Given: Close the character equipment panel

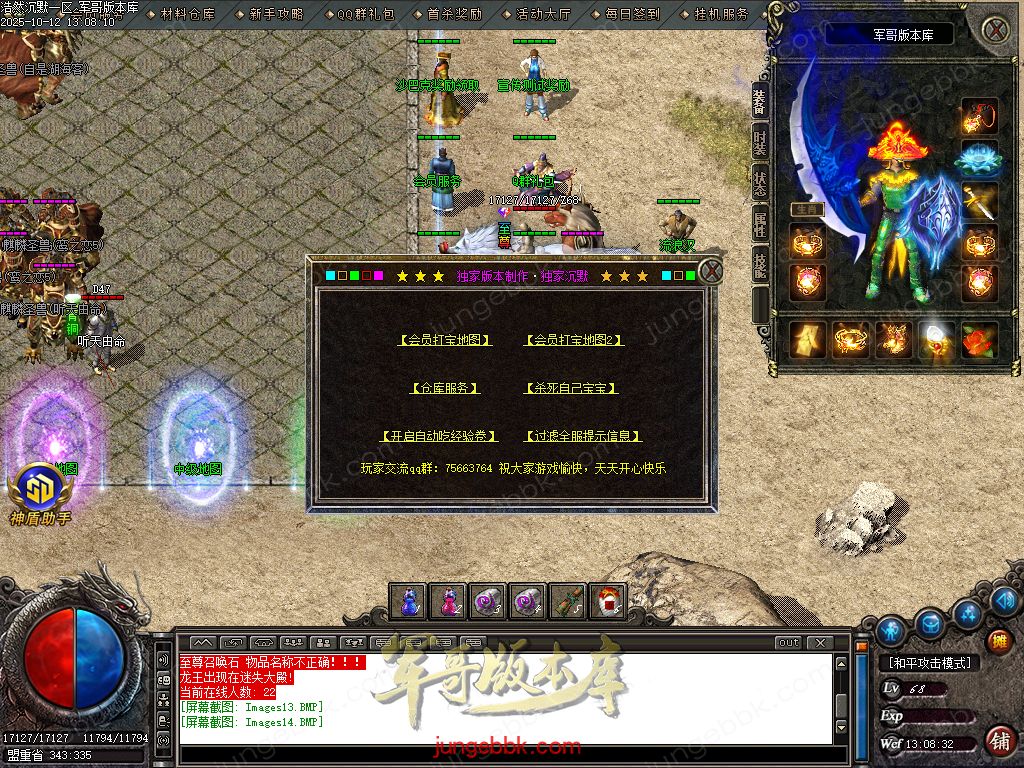Looking at the screenshot, I should pyautogui.click(x=995, y=30).
